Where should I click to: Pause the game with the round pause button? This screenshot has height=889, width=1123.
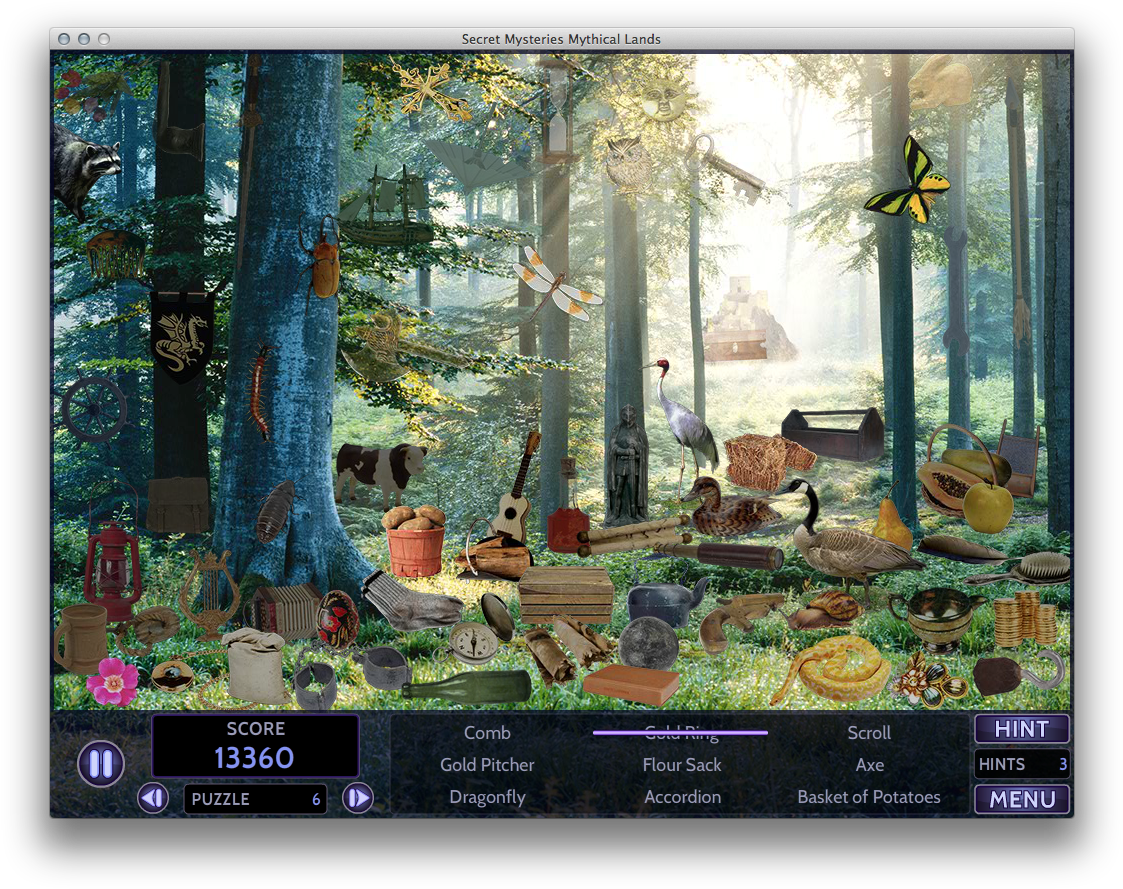(x=101, y=764)
